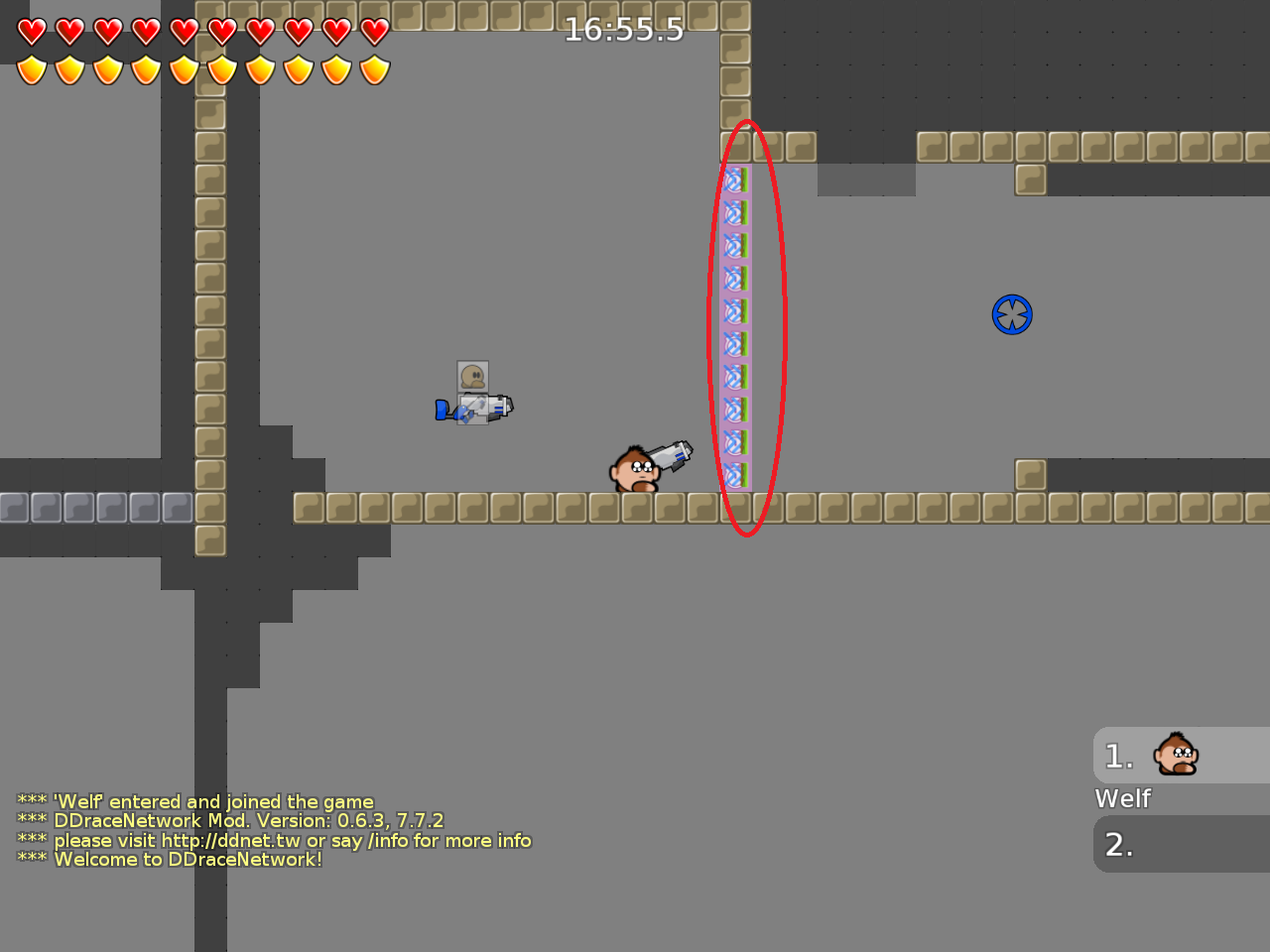Click the fifth heart in the health display
Screen dimensions: 1270x952
(181, 32)
